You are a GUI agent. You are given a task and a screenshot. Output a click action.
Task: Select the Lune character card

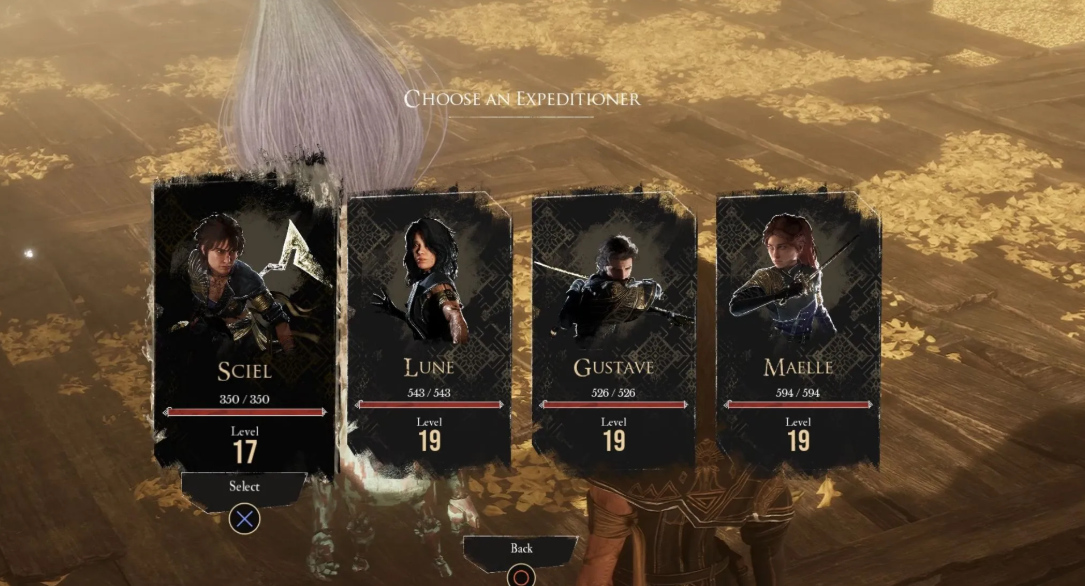(429, 330)
